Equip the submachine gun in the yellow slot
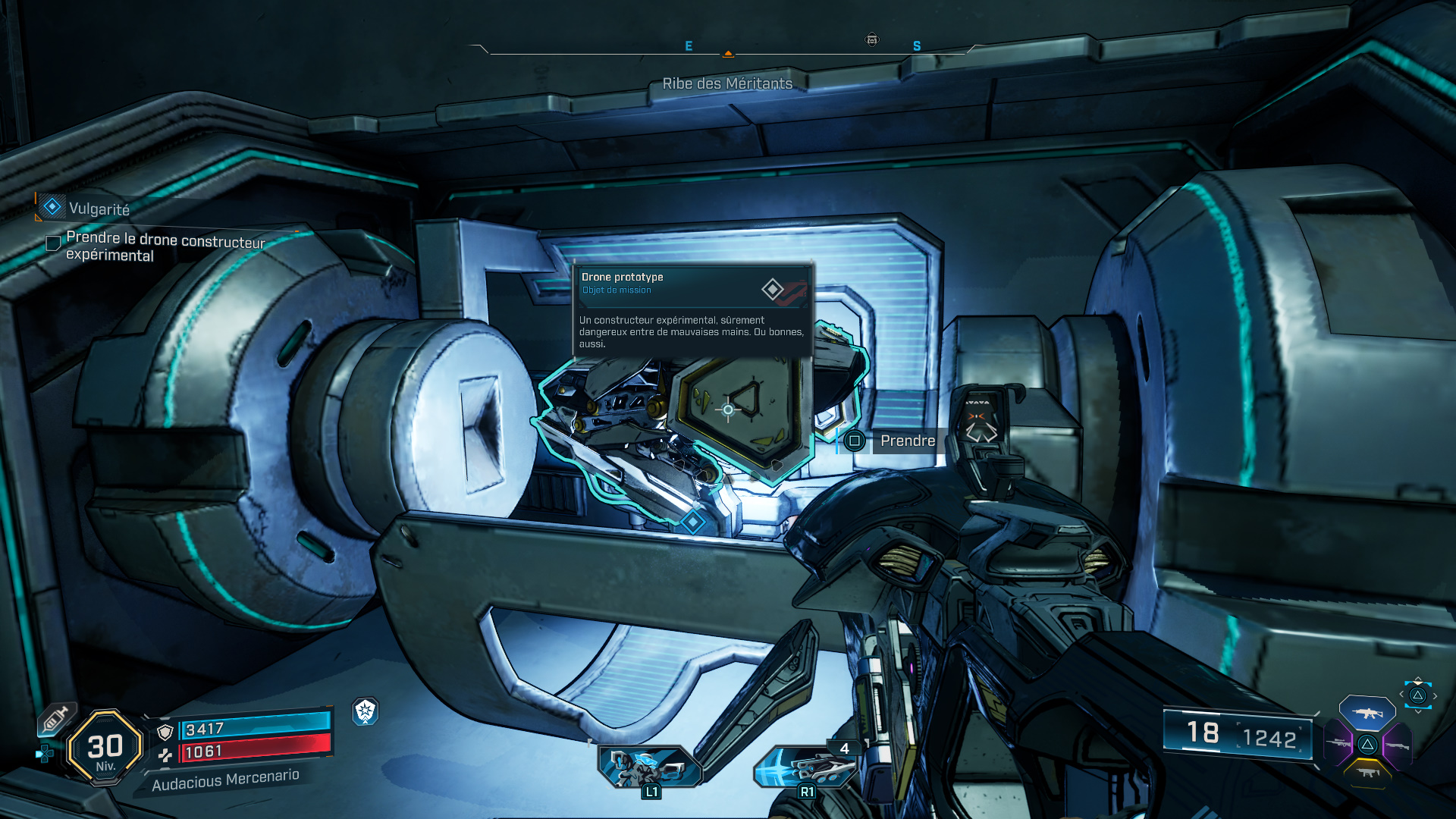This screenshot has width=1456, height=819. [1367, 773]
